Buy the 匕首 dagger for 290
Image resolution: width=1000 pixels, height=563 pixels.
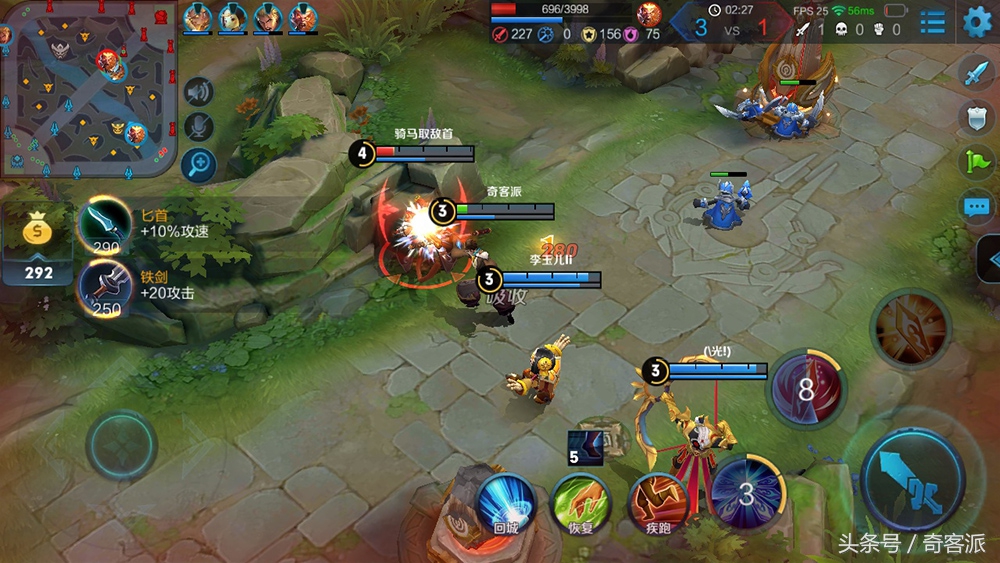pos(104,227)
